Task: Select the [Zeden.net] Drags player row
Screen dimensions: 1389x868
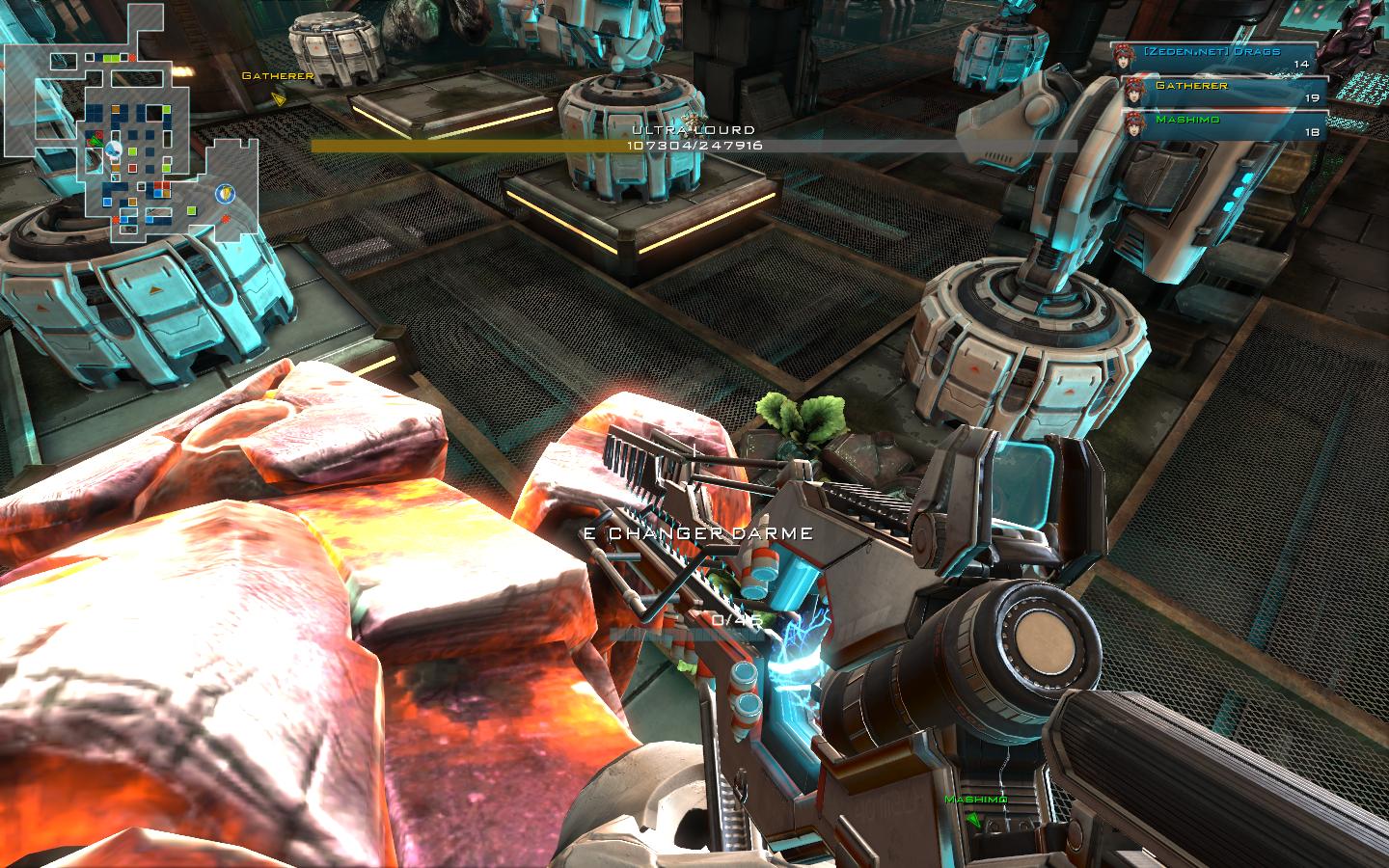Action: [x=1217, y=56]
